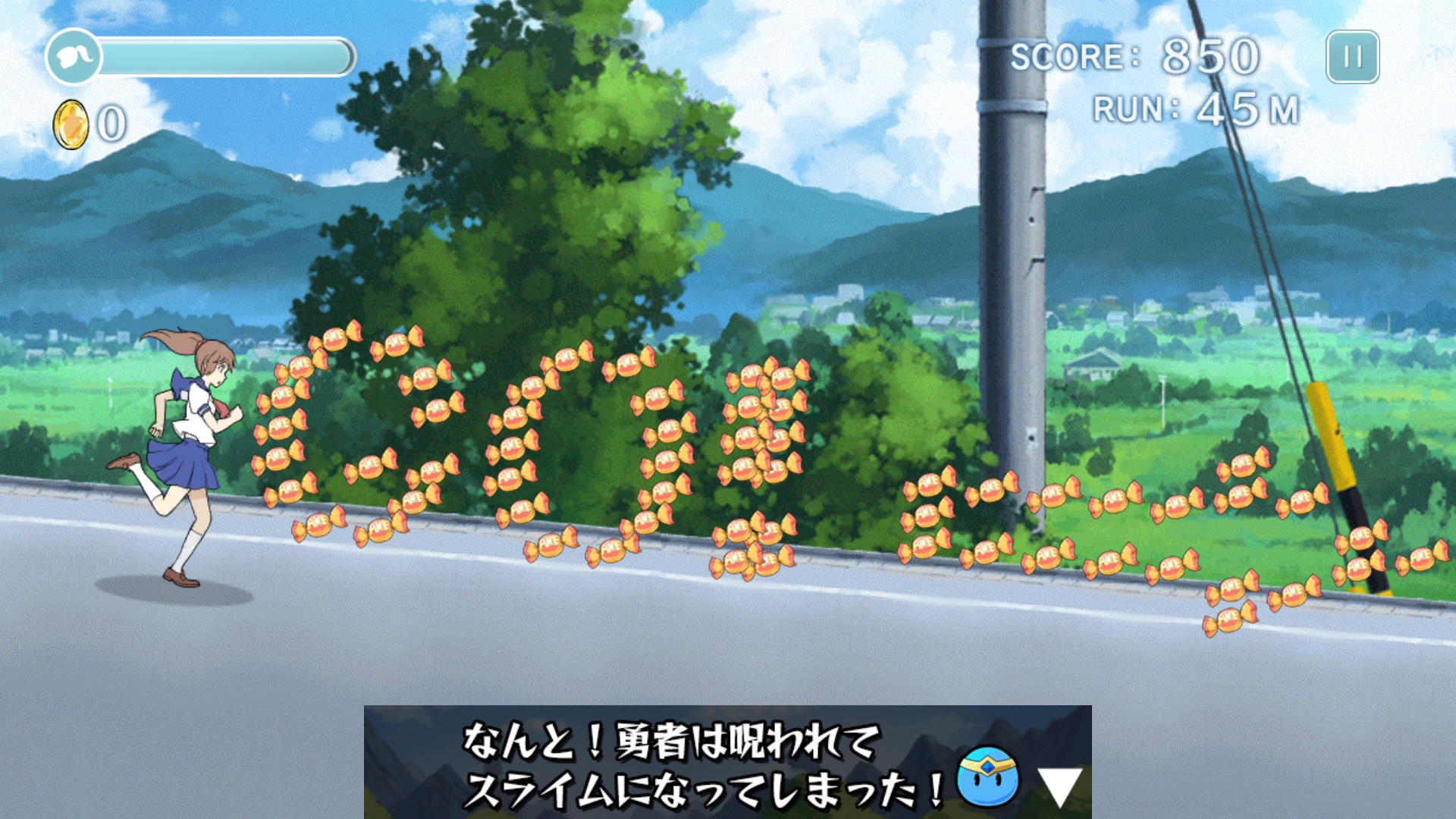
Task: Advance the dialogue with the white arrow
Action: (x=1059, y=786)
